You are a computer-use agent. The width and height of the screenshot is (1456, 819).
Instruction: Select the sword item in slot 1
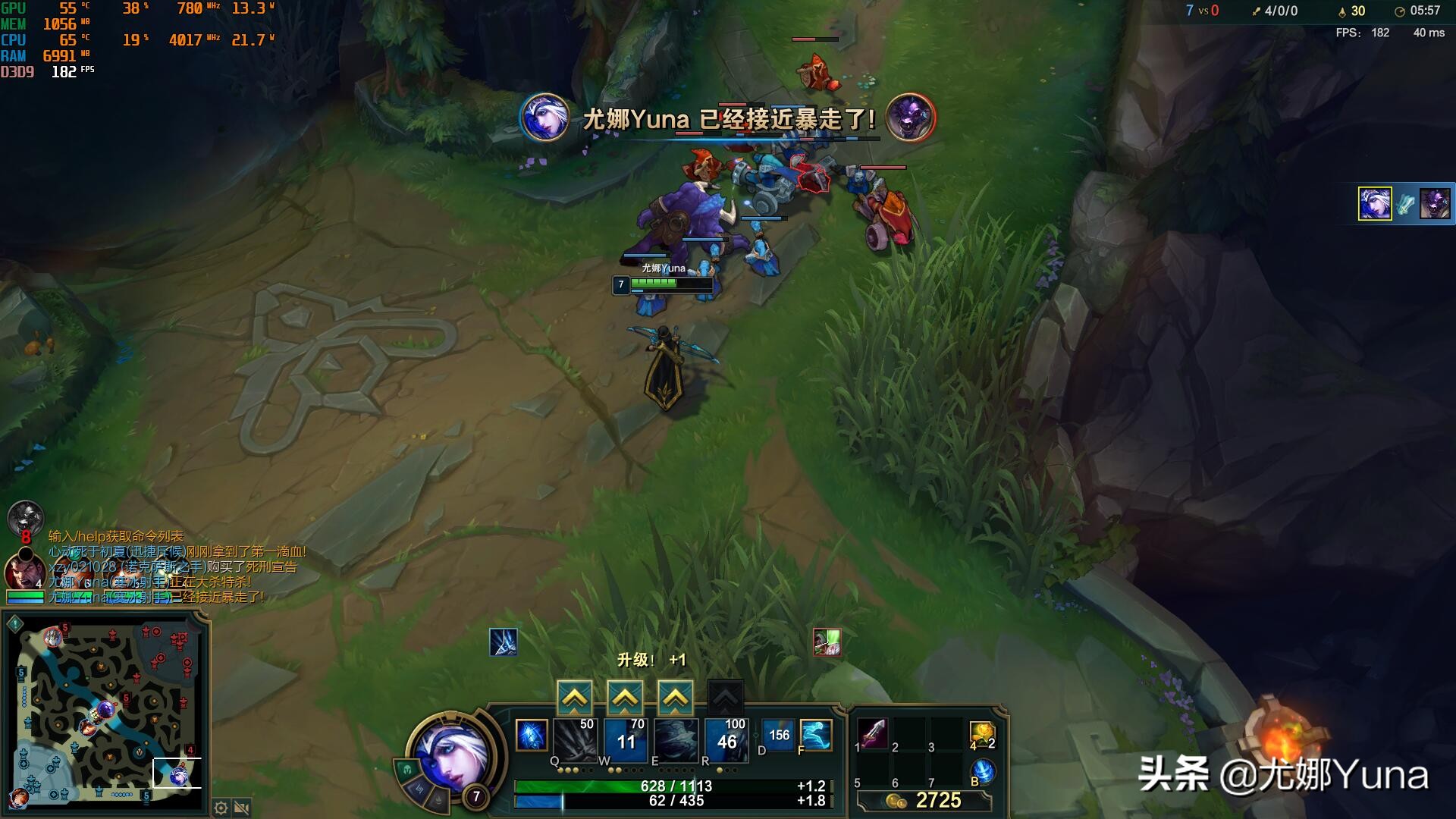tap(874, 733)
